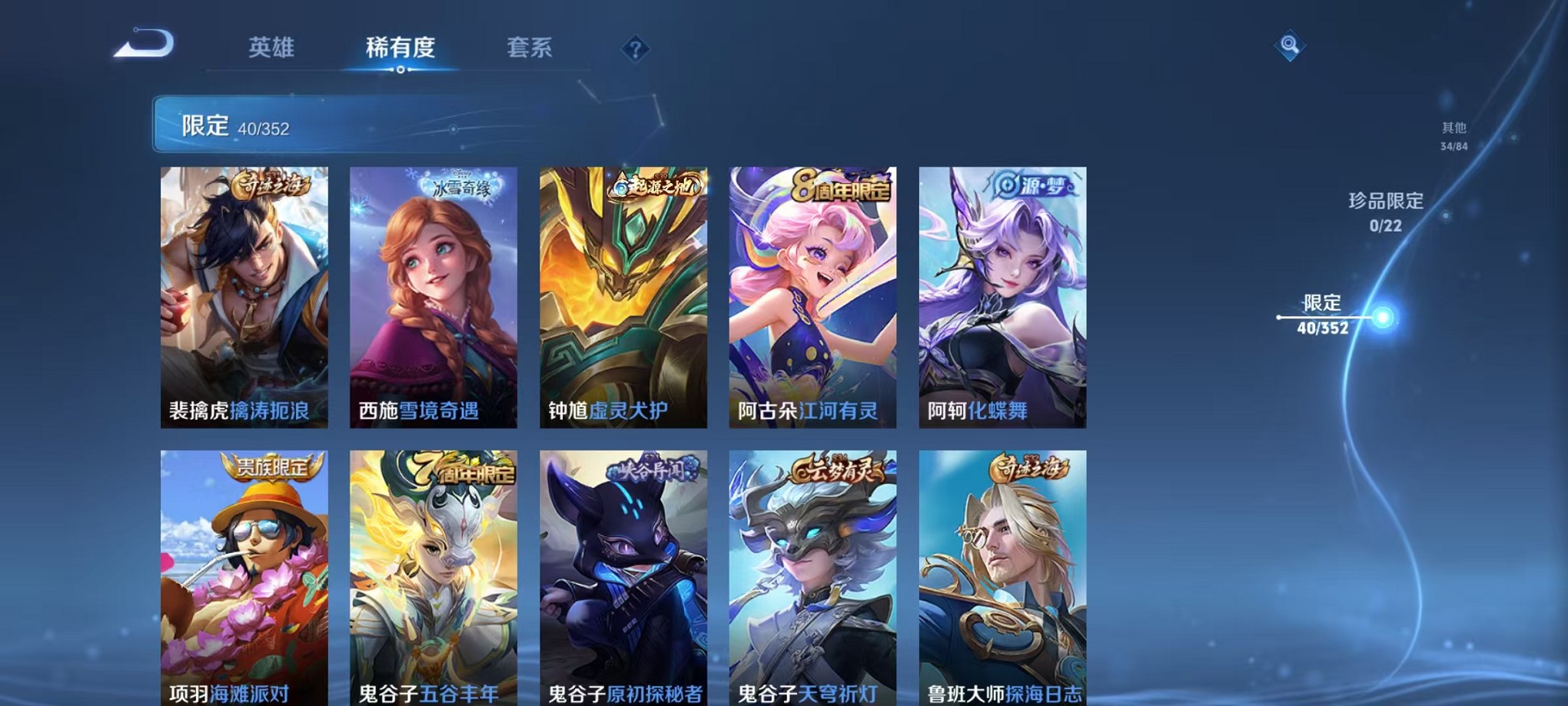1568x706 pixels.
Task: Select the 其他 34/84 category node
Action: point(1453,136)
